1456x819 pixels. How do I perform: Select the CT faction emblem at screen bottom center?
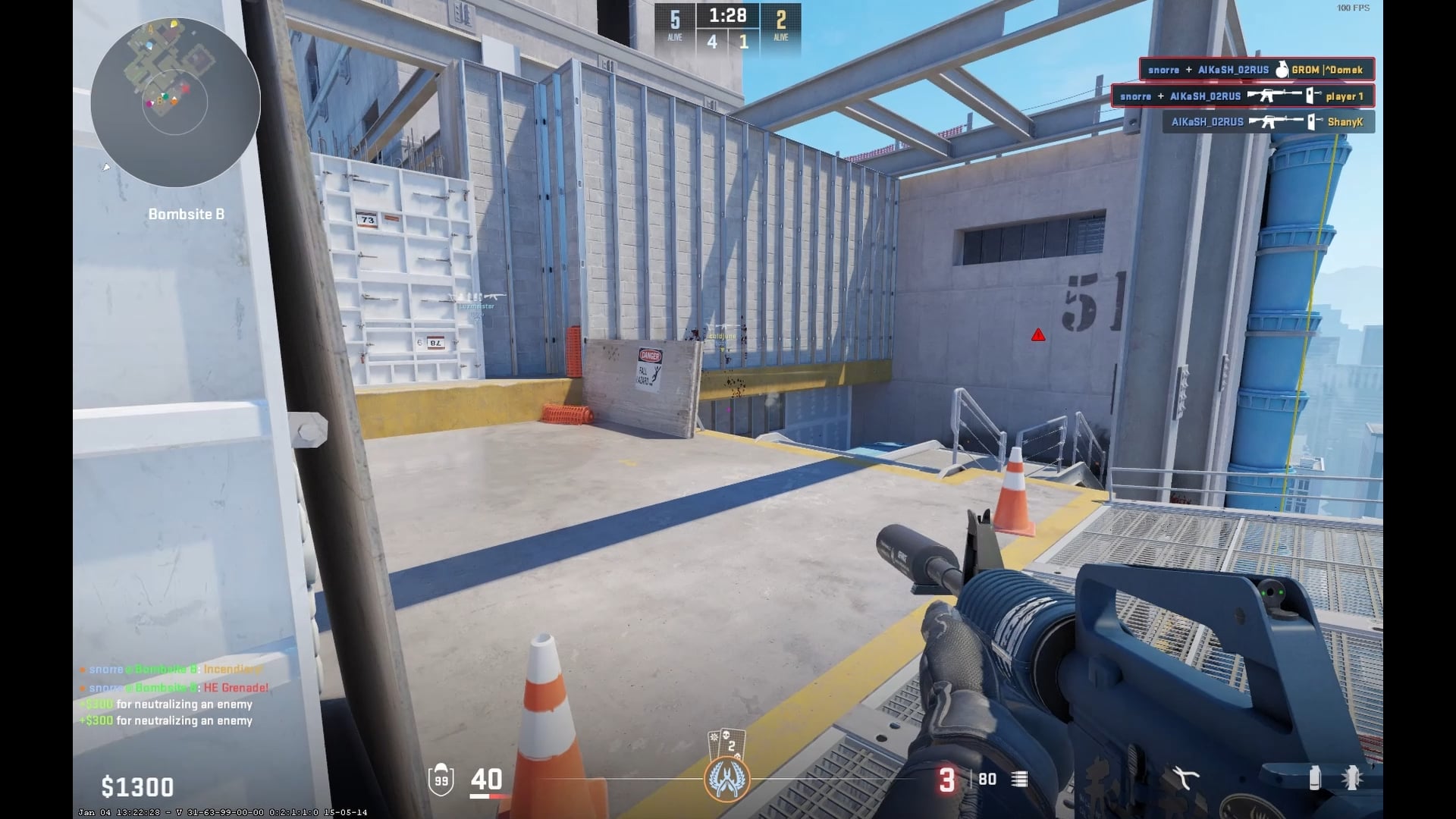tap(727, 780)
